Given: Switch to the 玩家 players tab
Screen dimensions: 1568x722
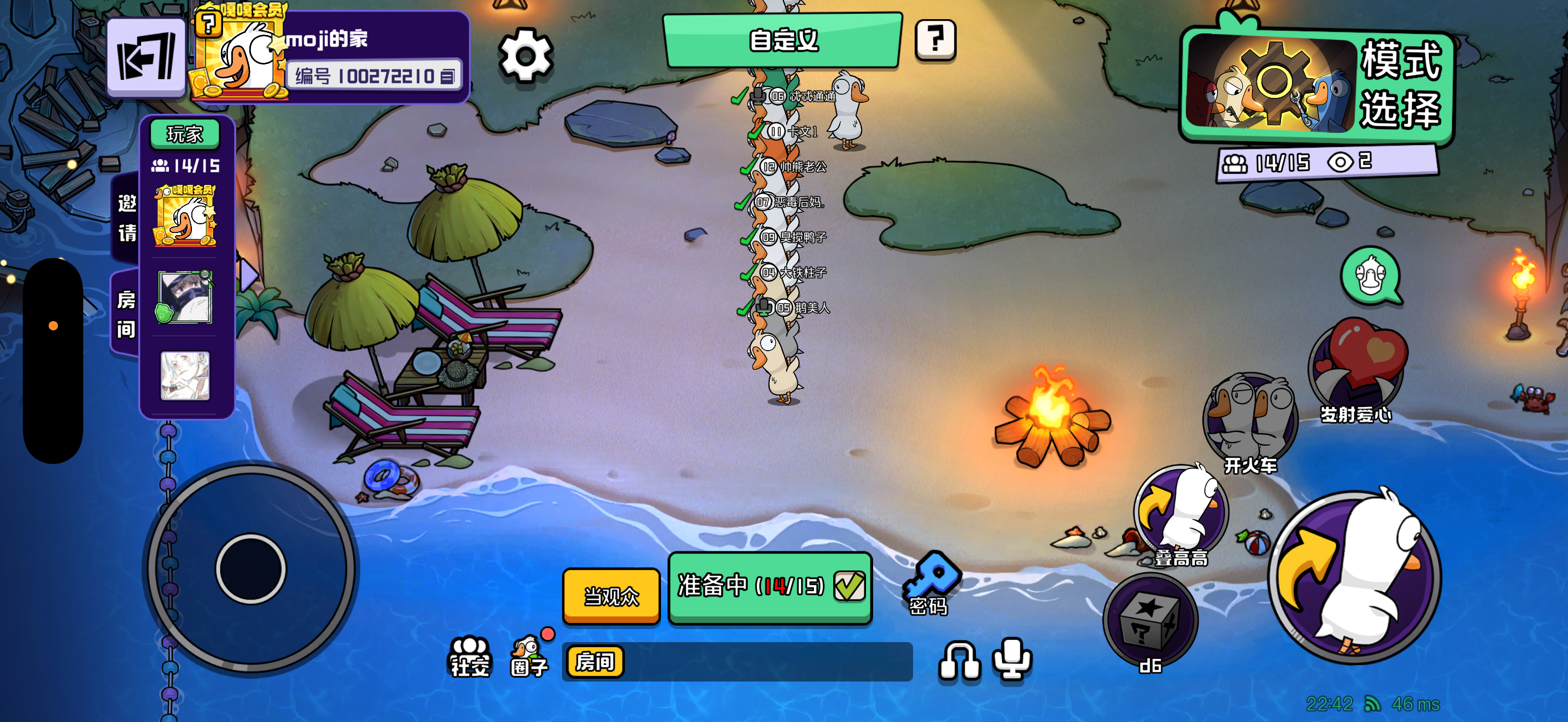Looking at the screenshot, I should 184,134.
